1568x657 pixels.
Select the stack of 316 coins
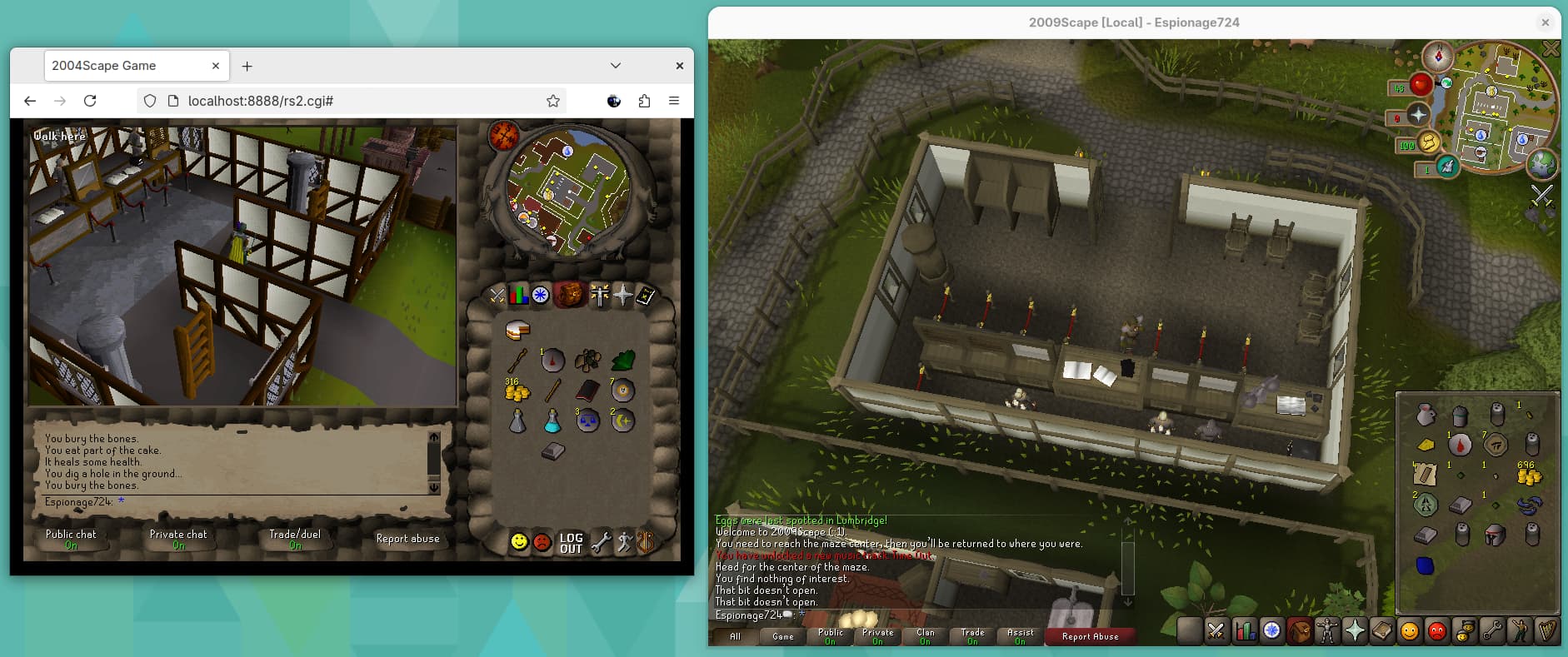pos(517,391)
